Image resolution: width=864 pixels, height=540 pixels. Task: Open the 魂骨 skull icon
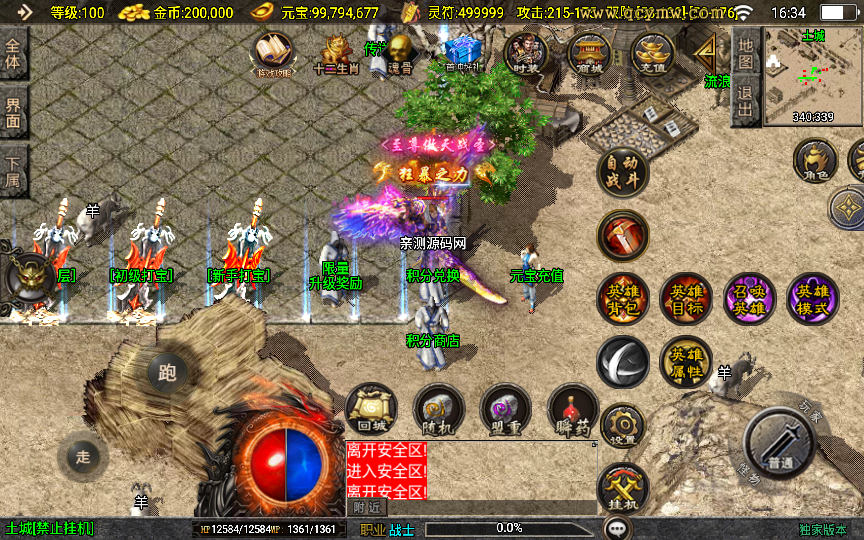click(399, 53)
